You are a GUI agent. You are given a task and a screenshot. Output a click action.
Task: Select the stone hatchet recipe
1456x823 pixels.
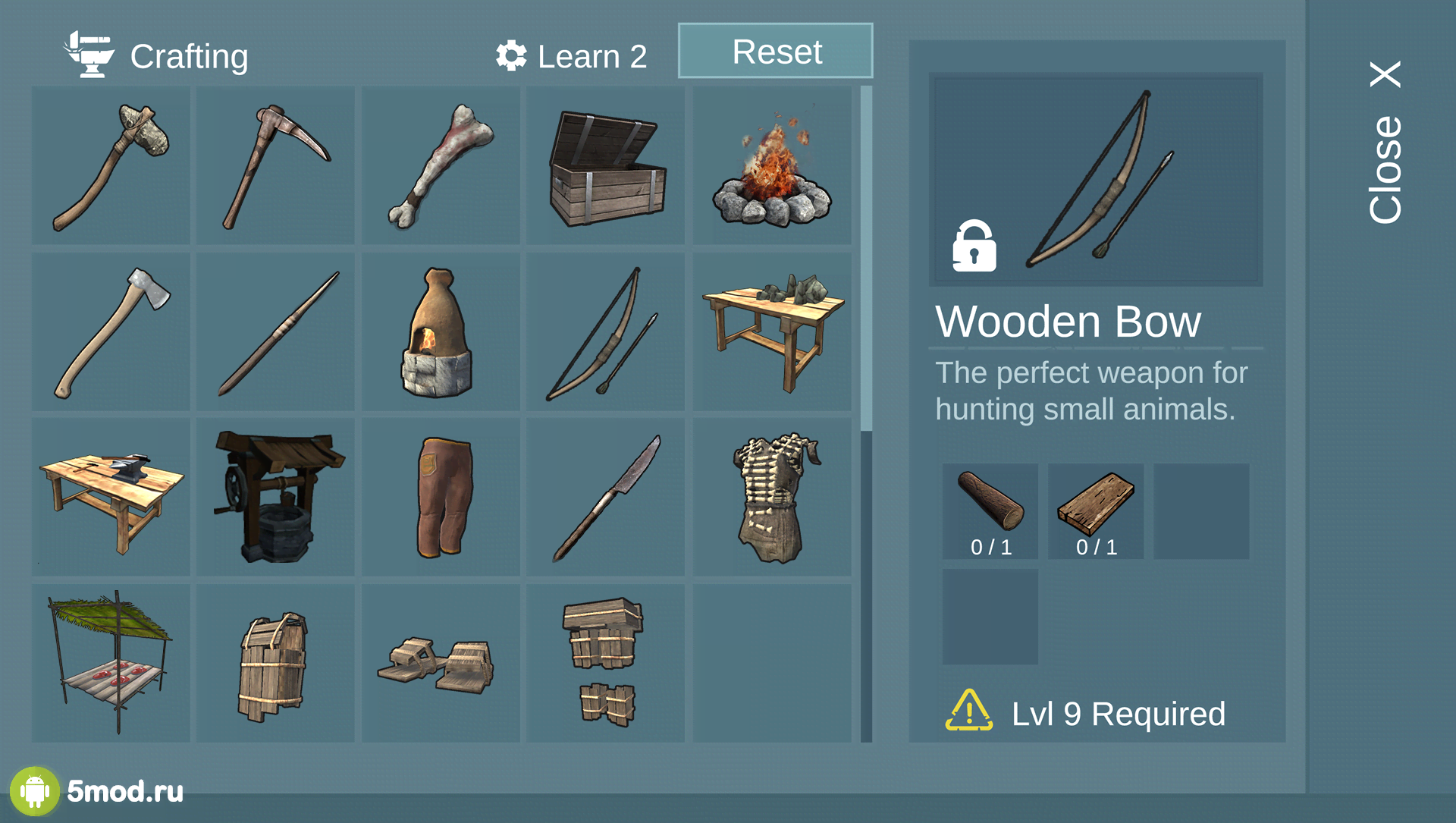pos(111,165)
